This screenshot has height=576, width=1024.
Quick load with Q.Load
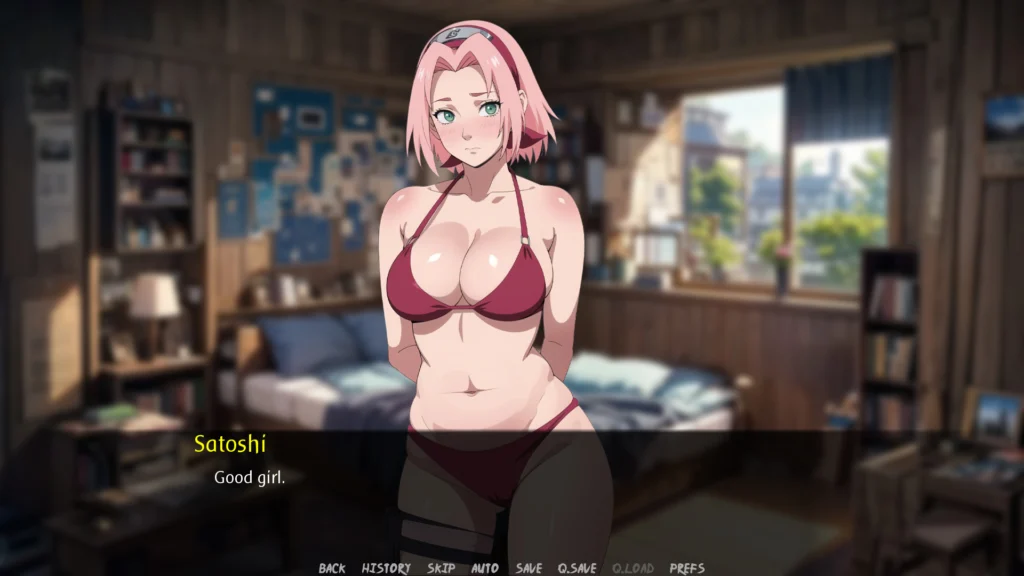632,568
